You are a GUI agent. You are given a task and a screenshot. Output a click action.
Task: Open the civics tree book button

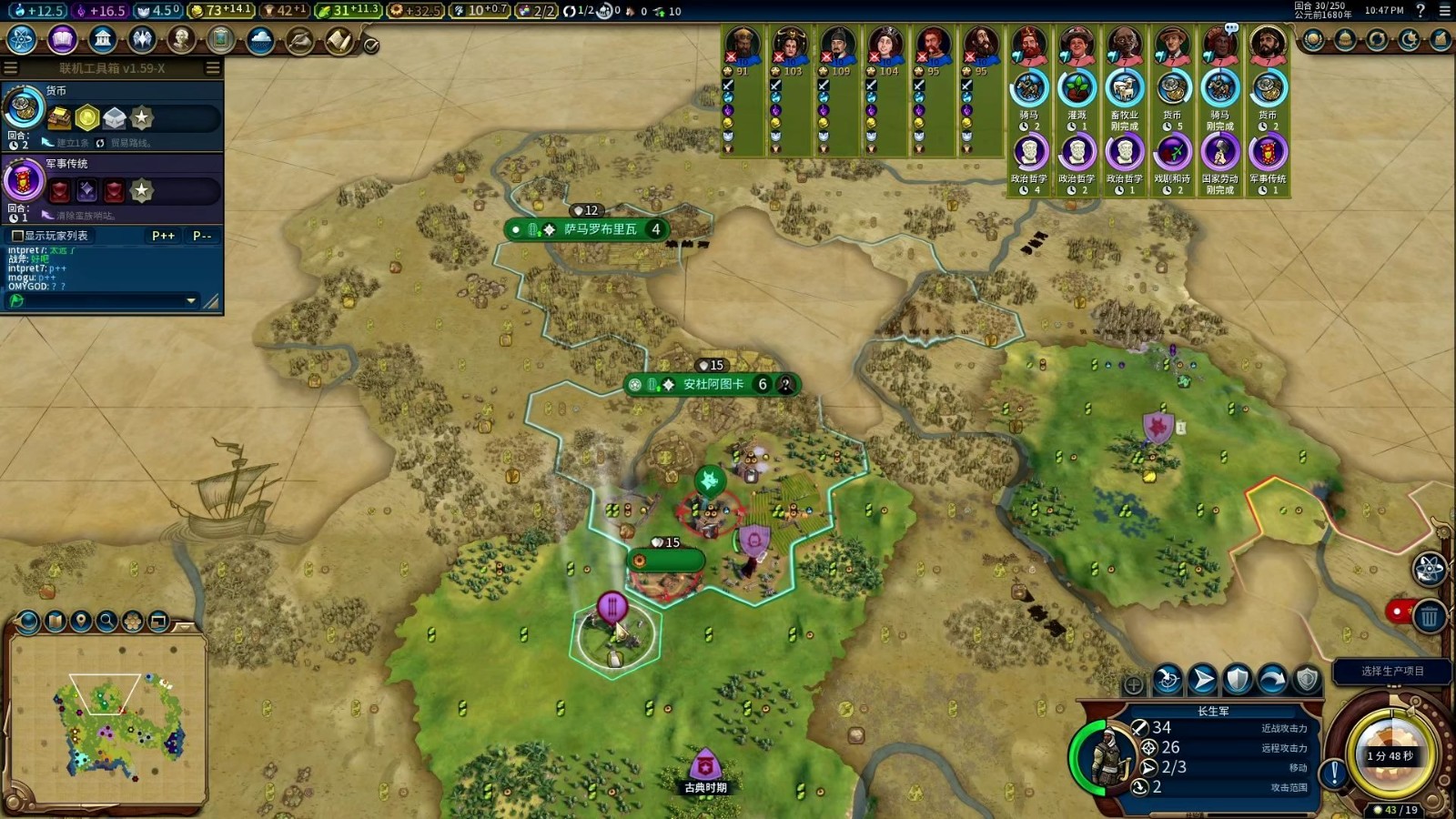pos(62,40)
